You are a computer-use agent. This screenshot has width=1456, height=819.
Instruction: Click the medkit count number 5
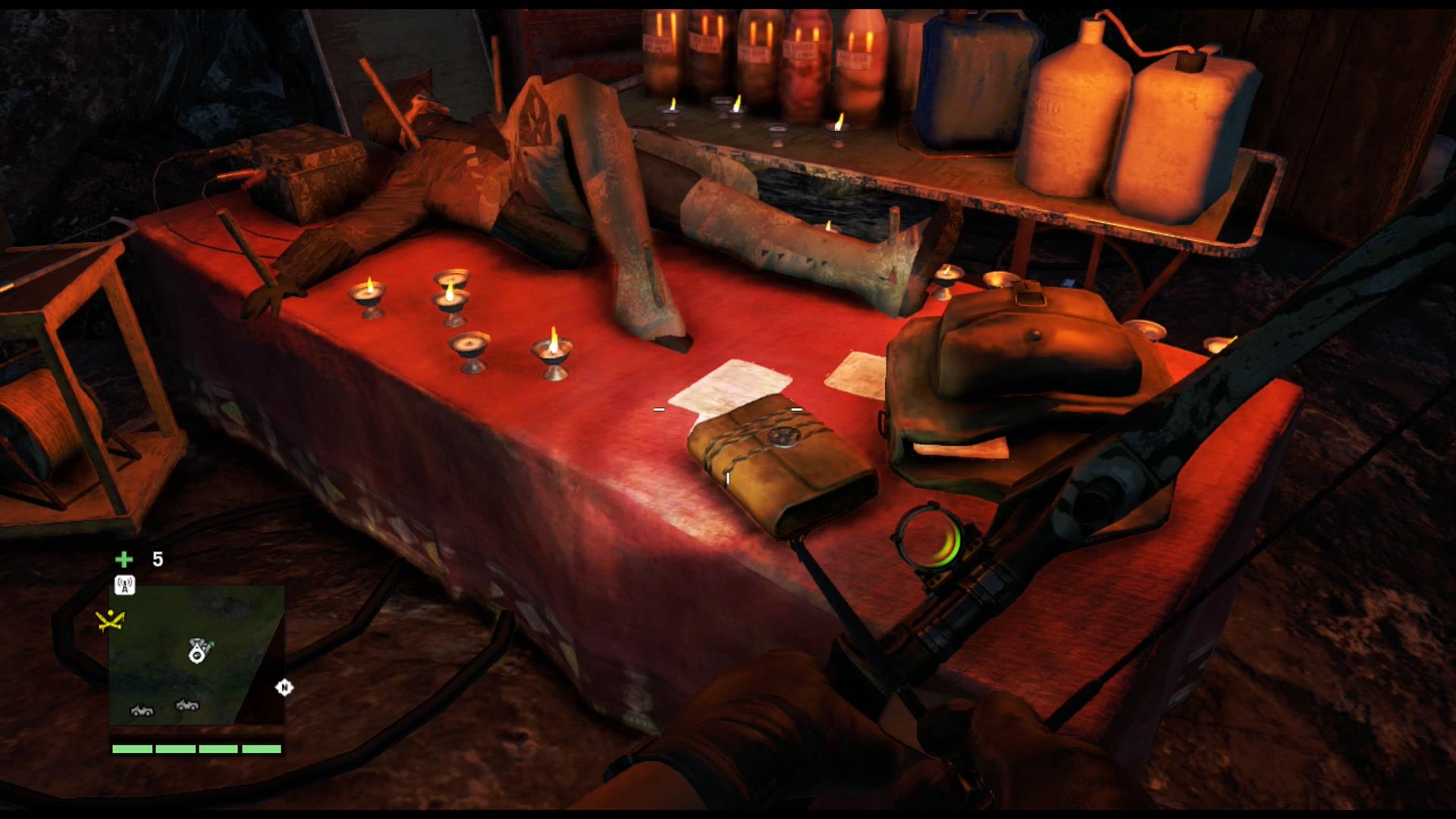(157, 559)
